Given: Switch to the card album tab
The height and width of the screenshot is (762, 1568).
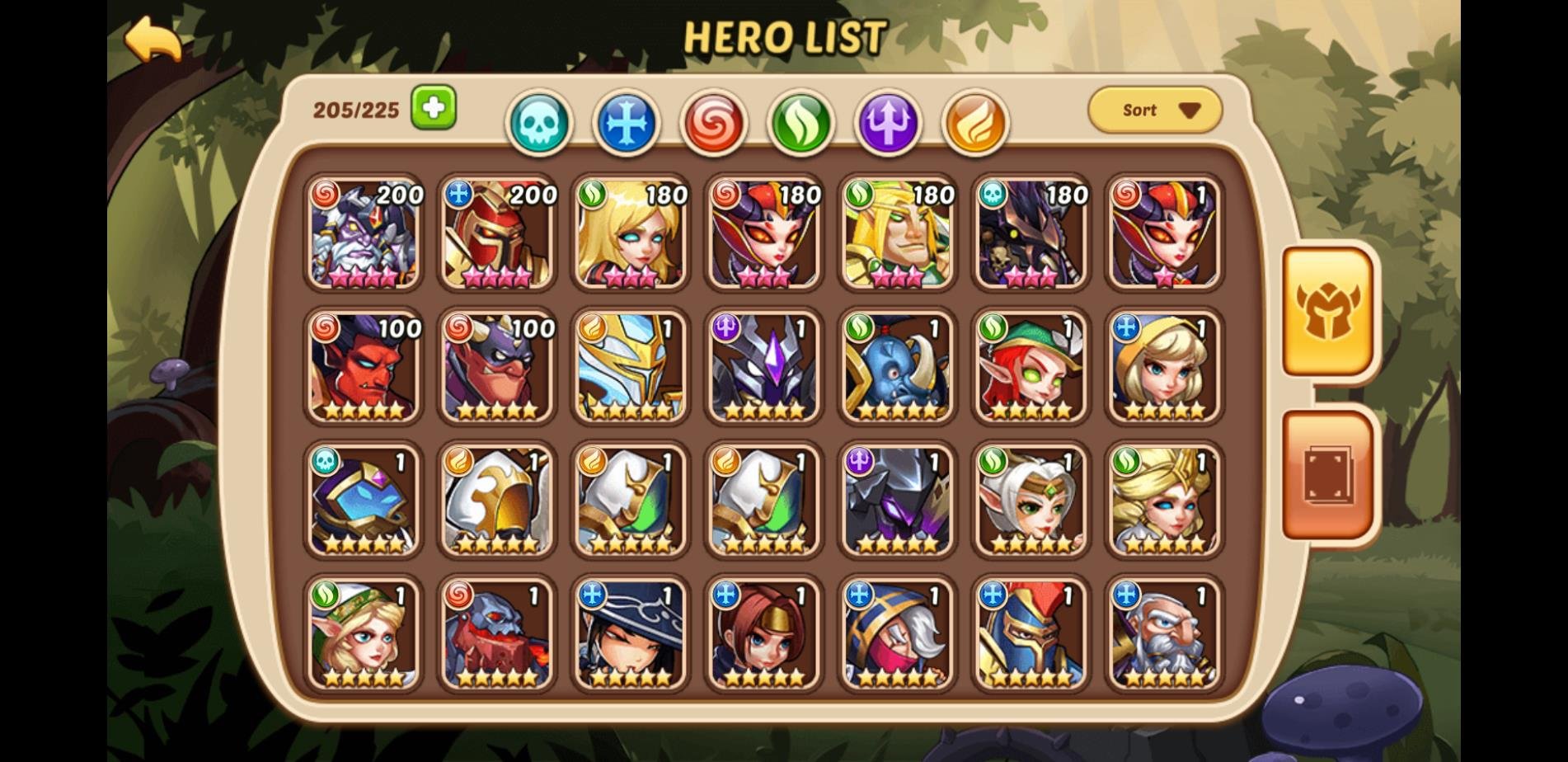Looking at the screenshot, I should [1327, 476].
